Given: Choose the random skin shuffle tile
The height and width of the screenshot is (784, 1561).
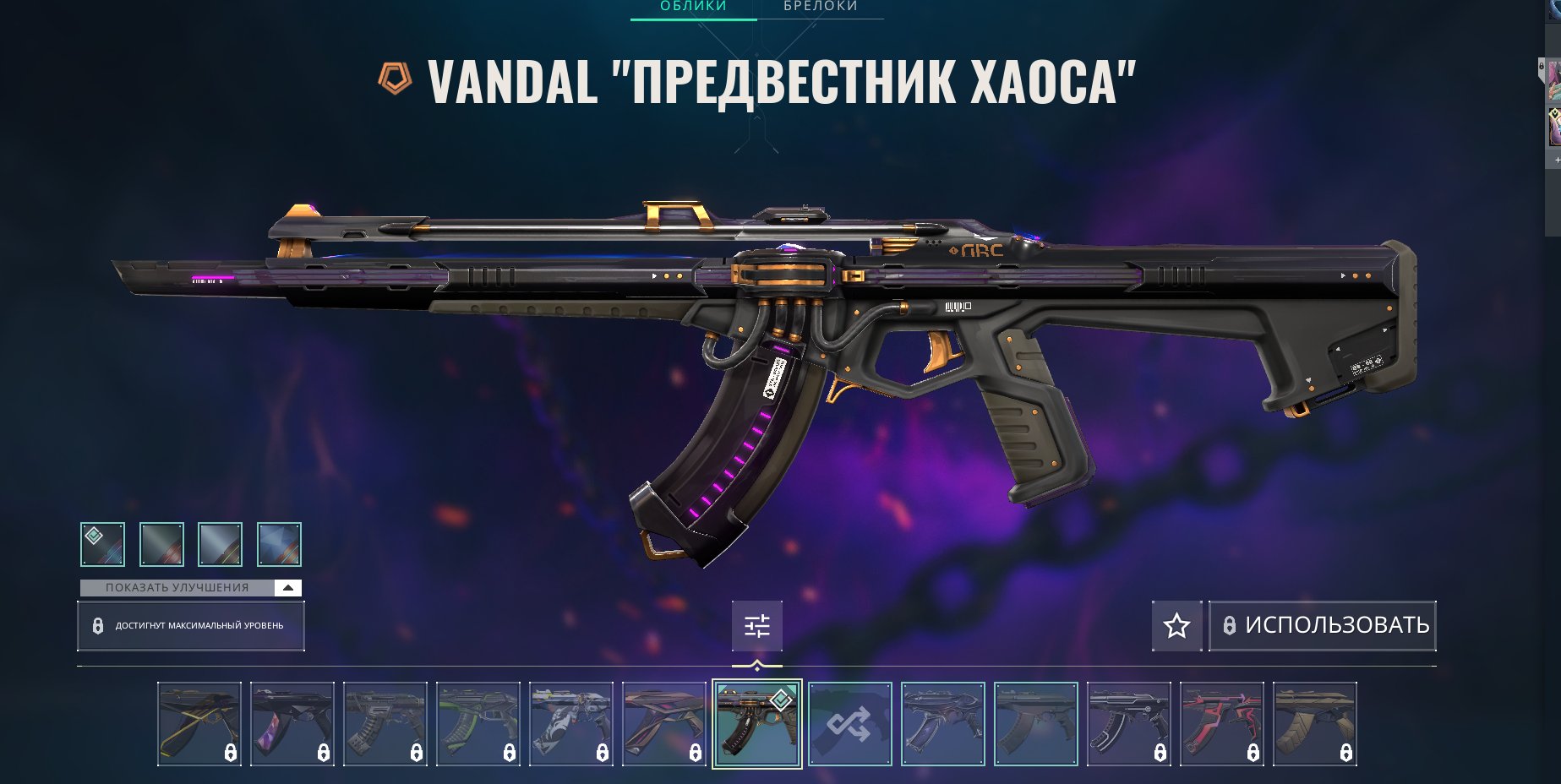Looking at the screenshot, I should (x=849, y=724).
